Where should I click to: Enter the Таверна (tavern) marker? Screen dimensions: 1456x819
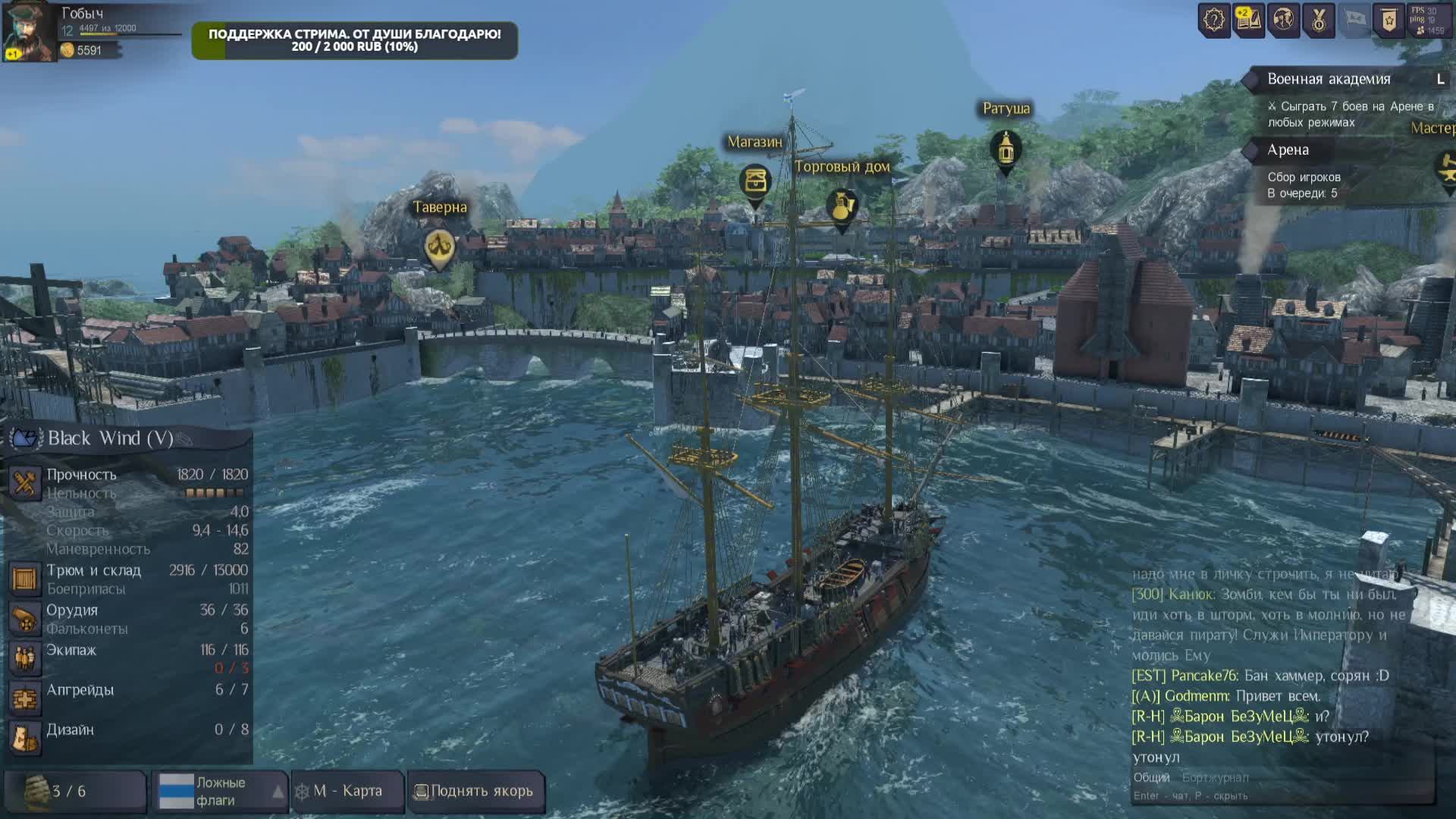point(439,247)
